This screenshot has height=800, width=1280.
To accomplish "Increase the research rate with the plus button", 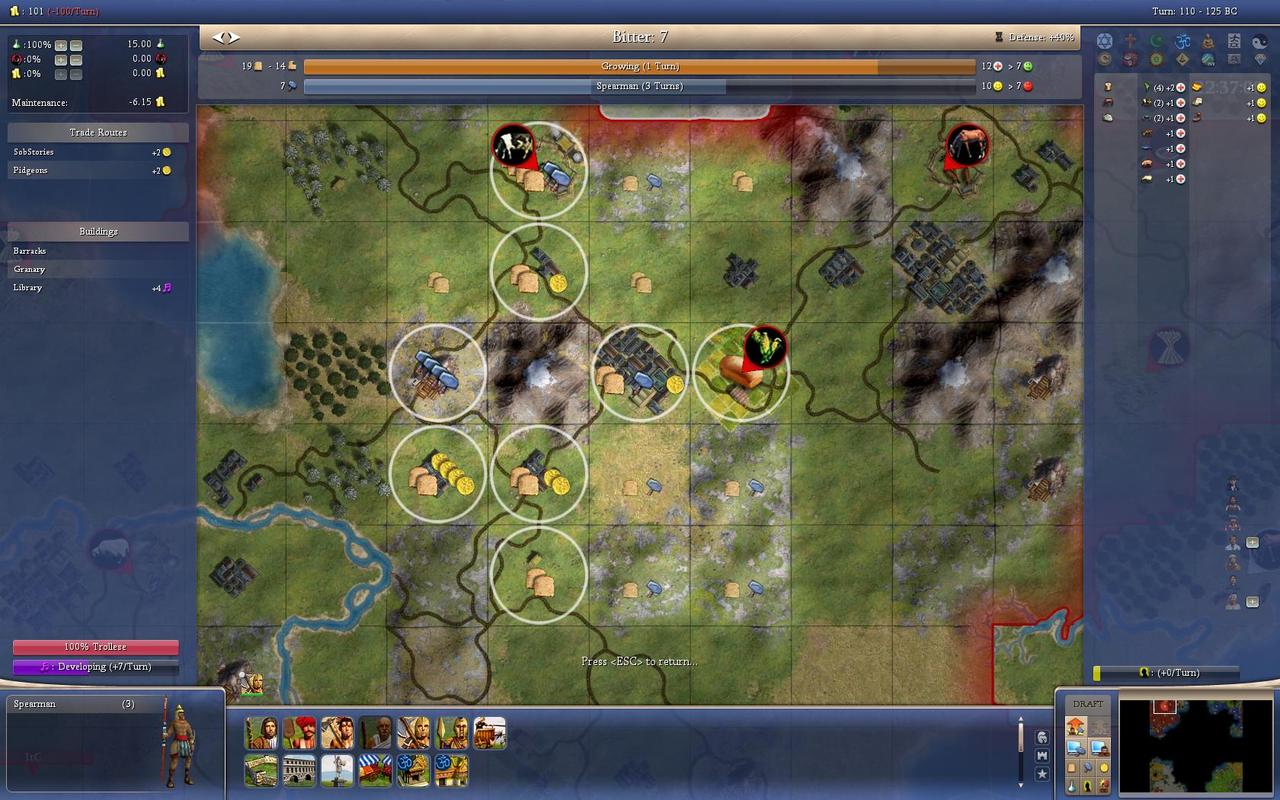I will (x=61, y=45).
